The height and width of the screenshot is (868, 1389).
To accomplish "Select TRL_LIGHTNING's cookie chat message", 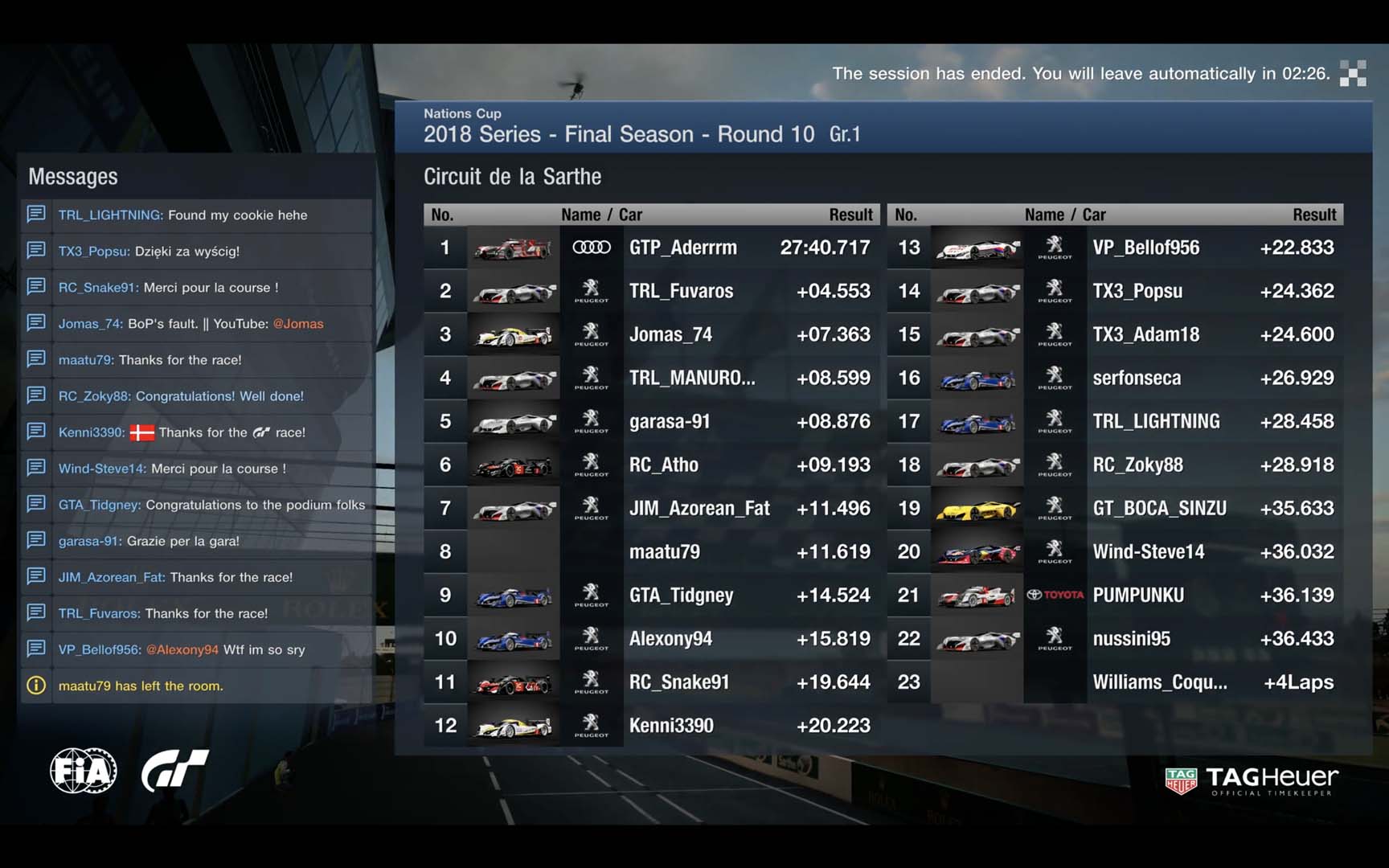I will [197, 215].
